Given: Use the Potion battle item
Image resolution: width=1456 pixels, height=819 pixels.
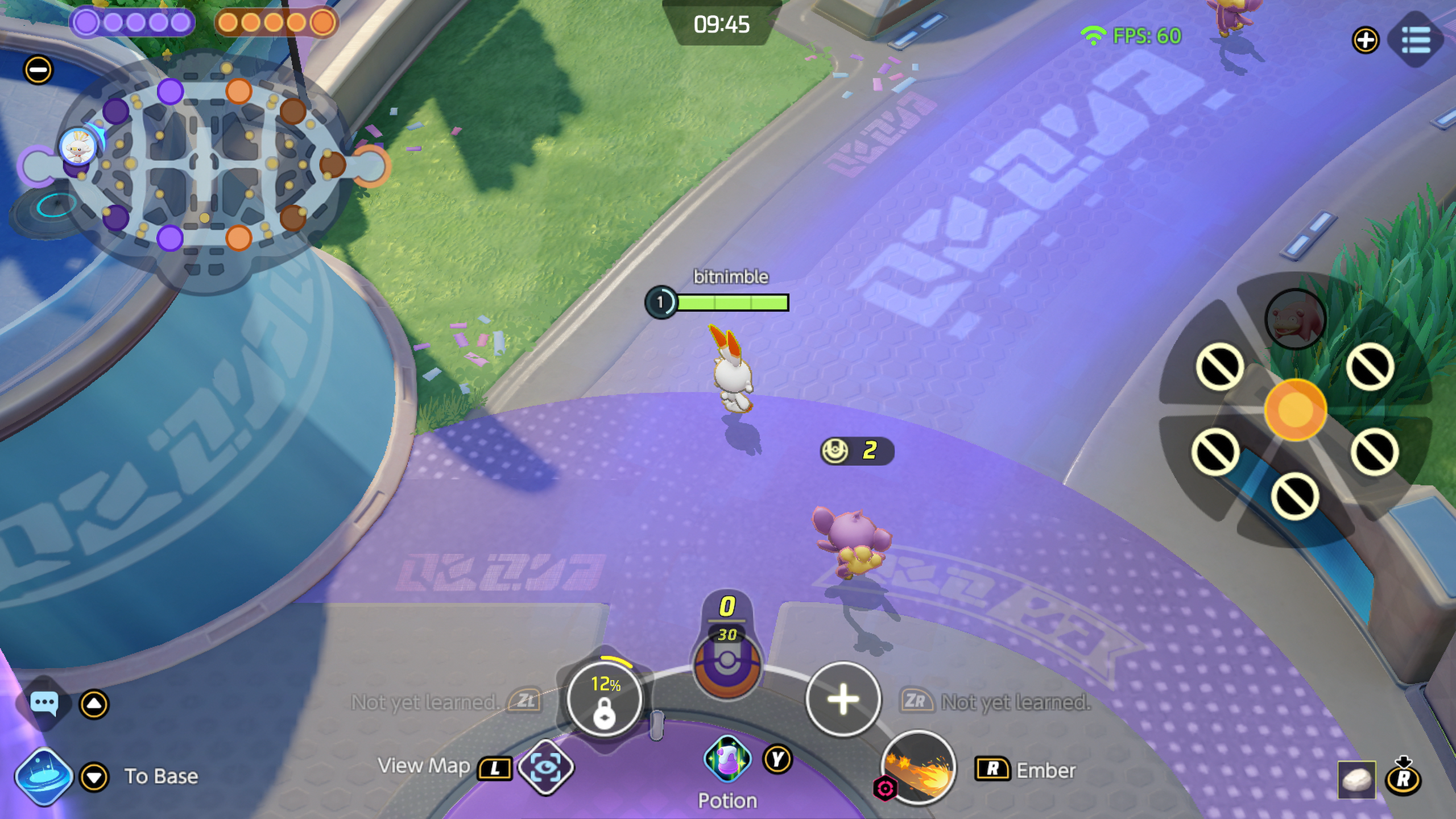Looking at the screenshot, I should tap(727, 759).
